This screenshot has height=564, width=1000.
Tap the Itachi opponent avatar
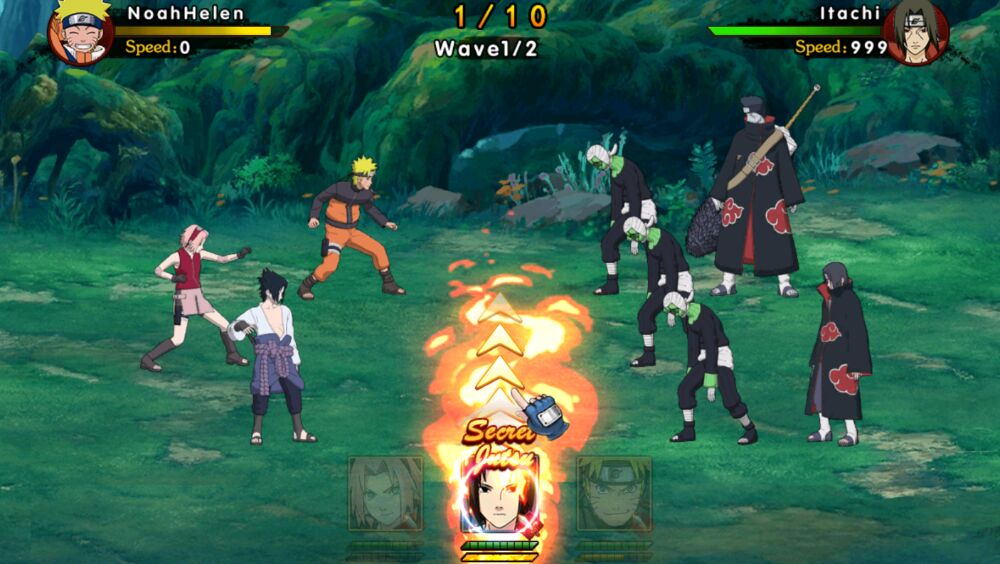click(916, 33)
